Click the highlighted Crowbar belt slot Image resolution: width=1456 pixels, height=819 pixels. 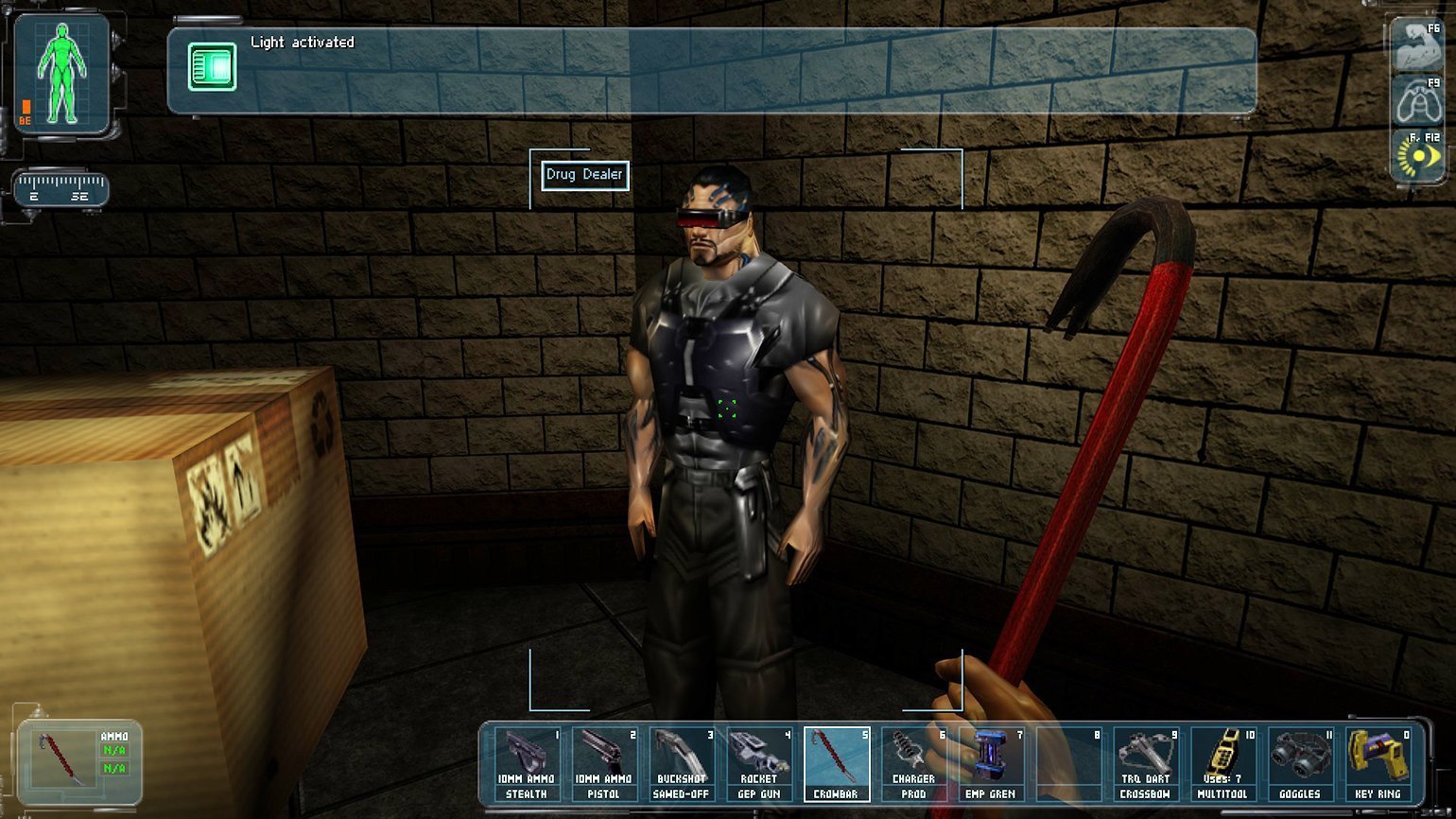(x=837, y=764)
